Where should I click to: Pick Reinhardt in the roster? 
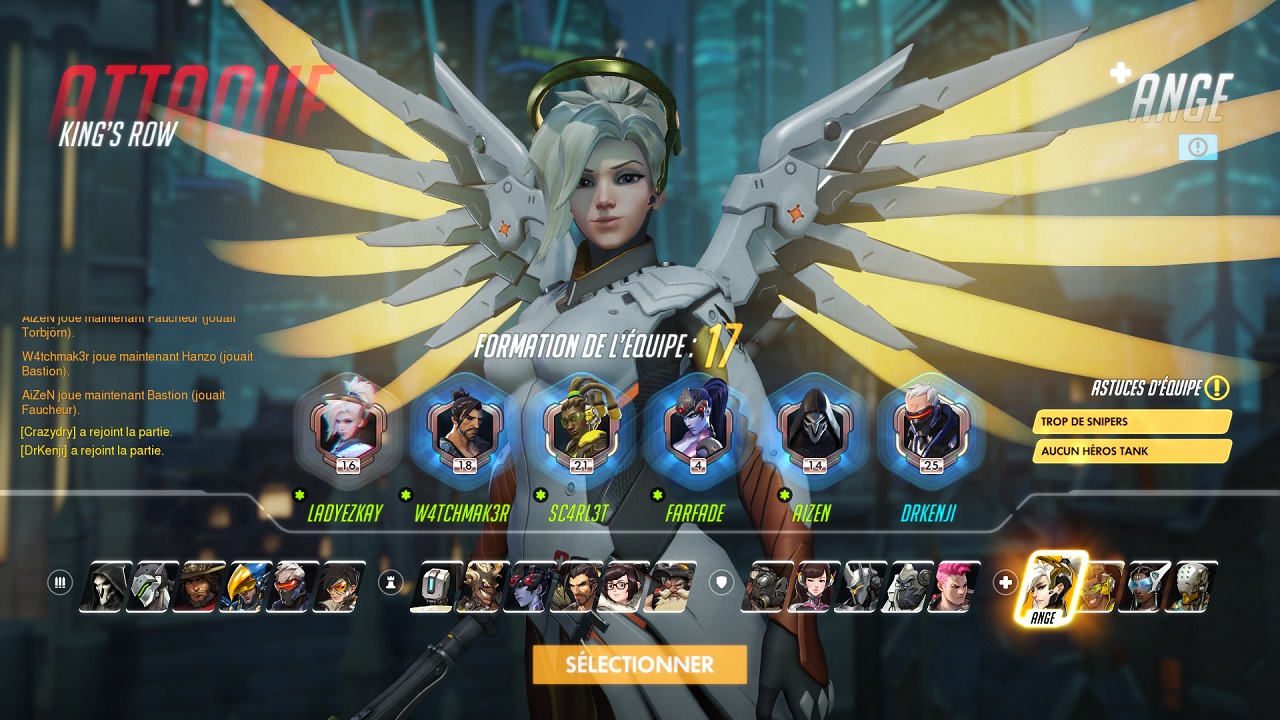click(x=860, y=587)
